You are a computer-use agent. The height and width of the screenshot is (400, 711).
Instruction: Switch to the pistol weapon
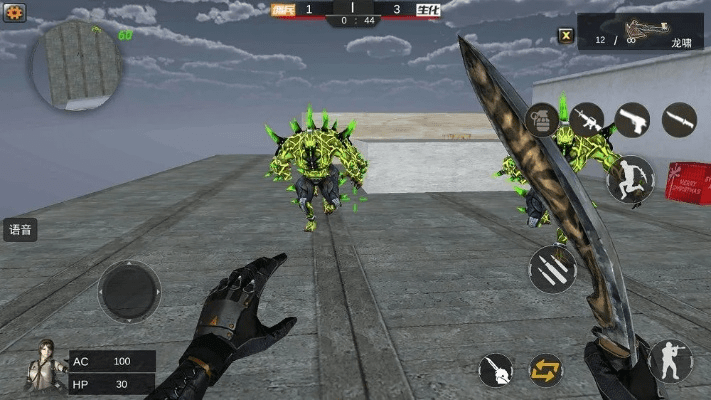tap(632, 120)
